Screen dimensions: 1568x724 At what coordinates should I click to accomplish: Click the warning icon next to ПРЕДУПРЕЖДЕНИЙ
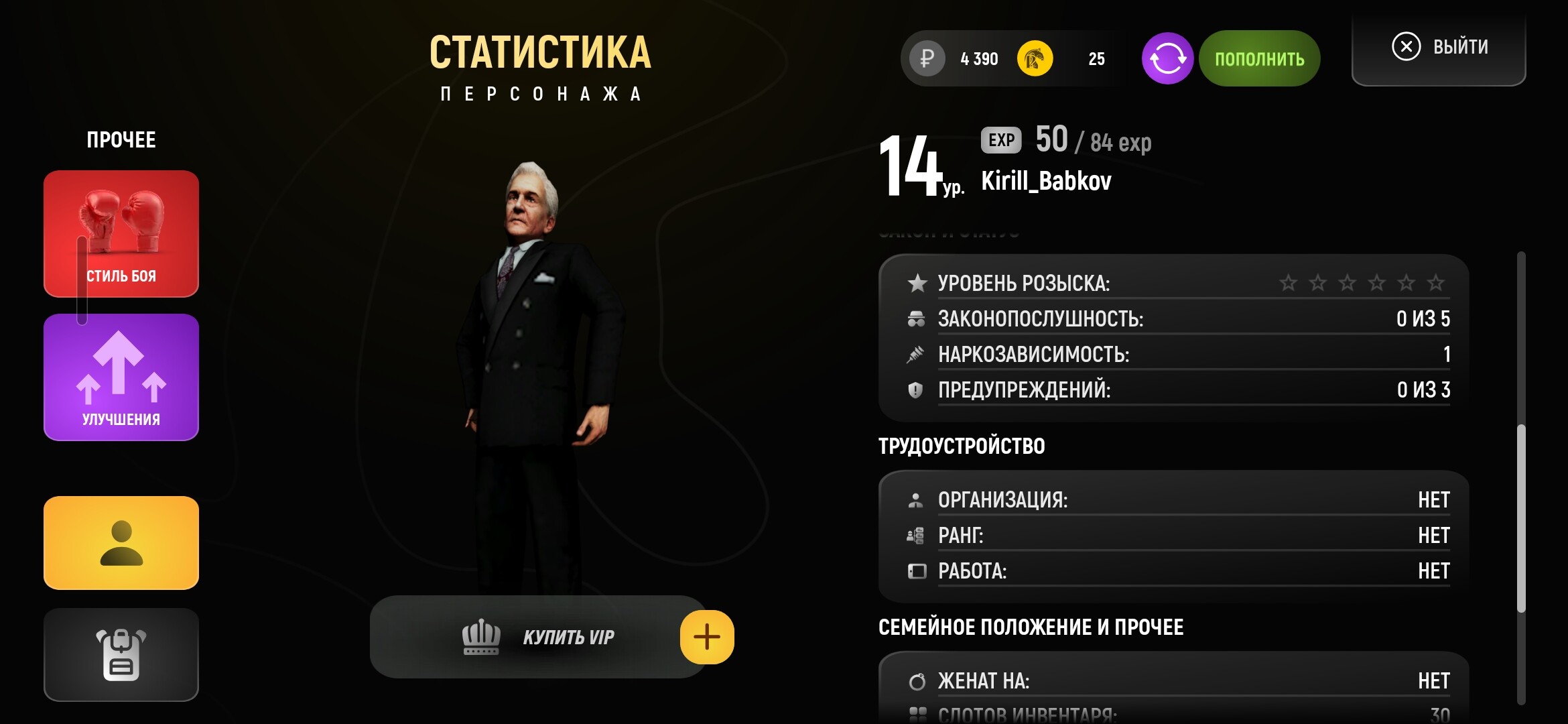(x=917, y=389)
